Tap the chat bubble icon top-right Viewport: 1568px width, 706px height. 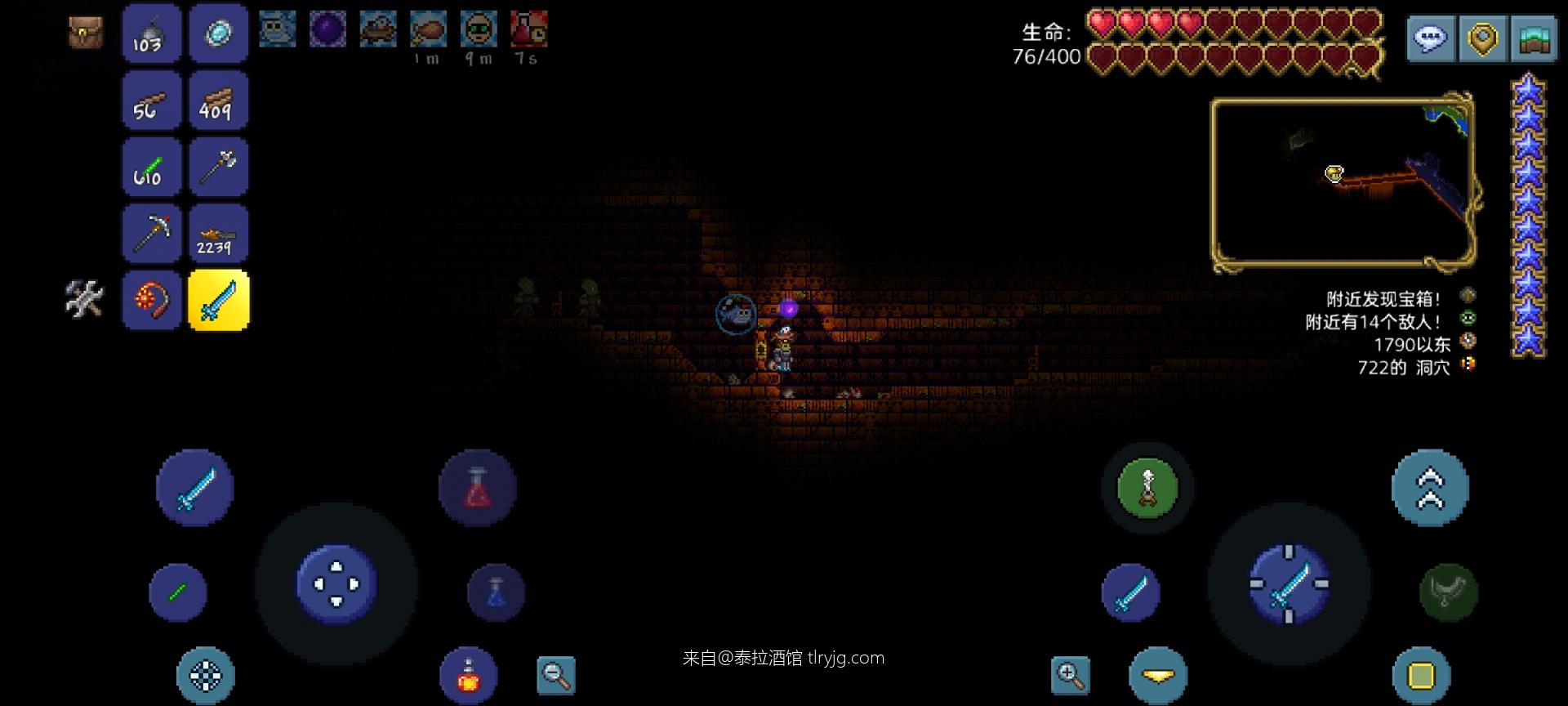(1430, 37)
